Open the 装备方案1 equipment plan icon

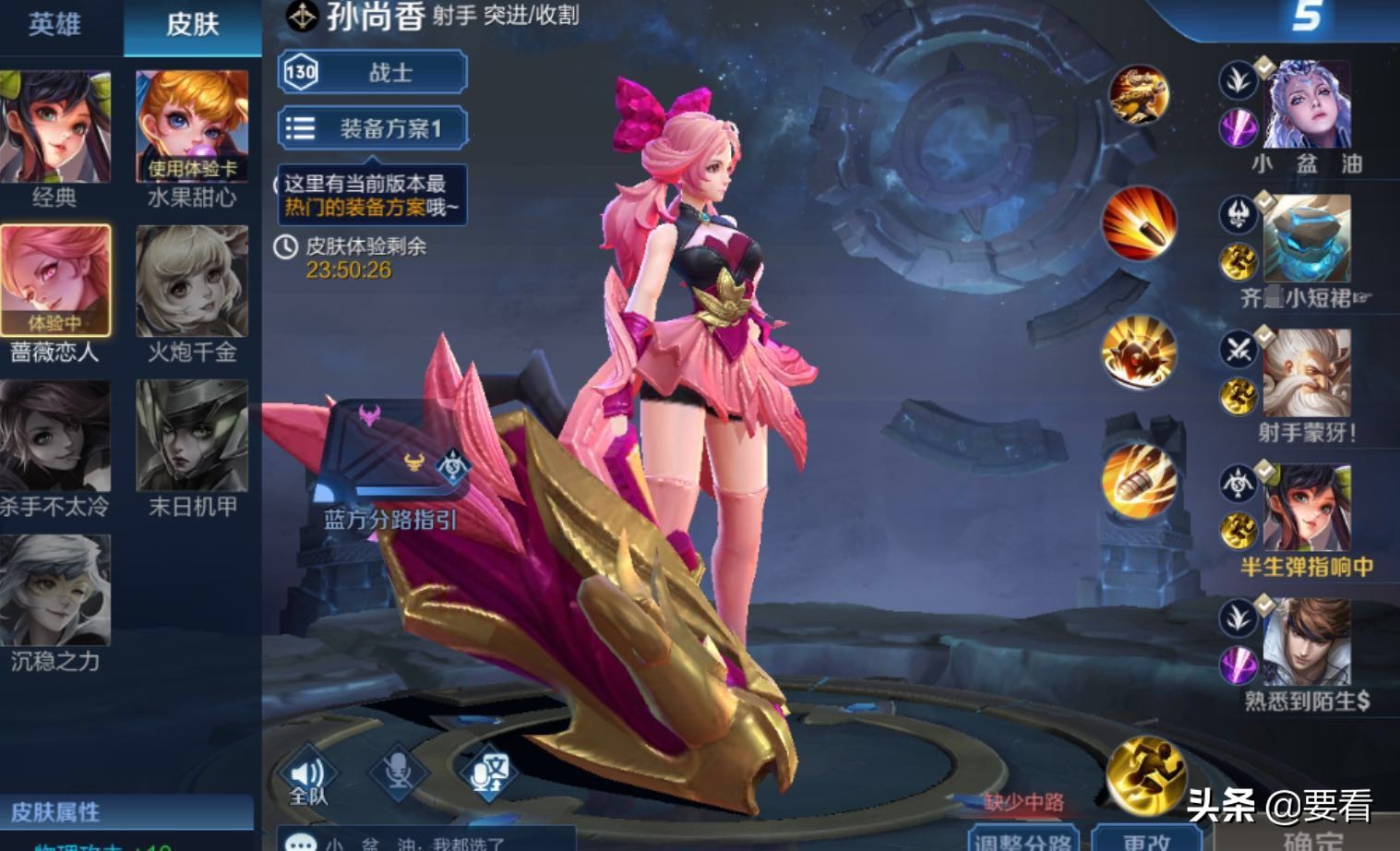[x=299, y=127]
